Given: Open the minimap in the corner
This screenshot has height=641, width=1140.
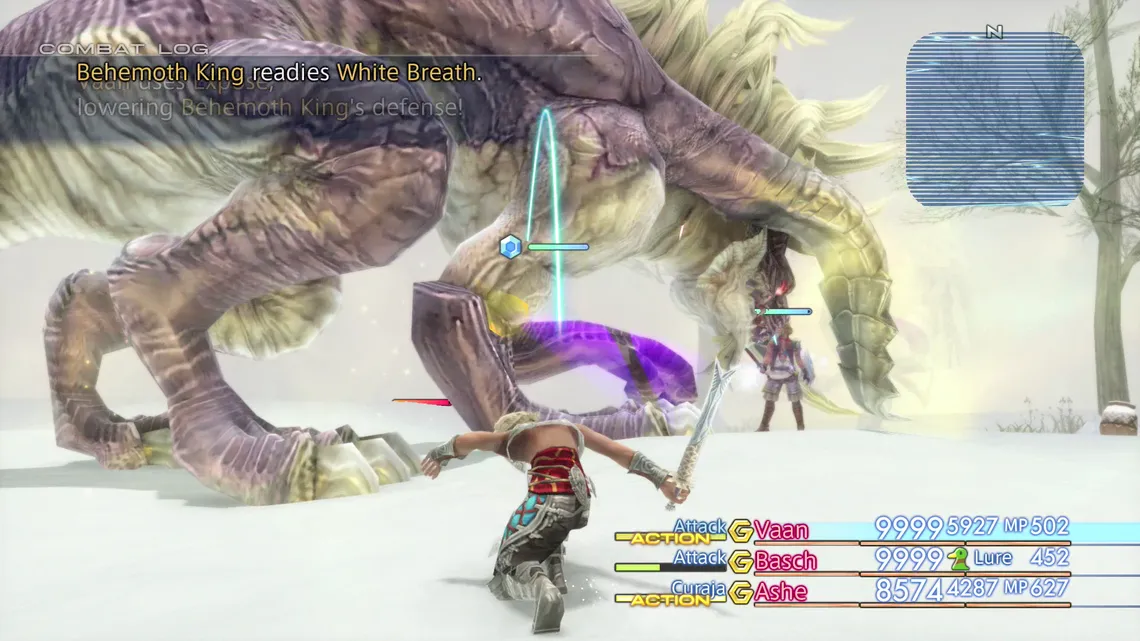Looking at the screenshot, I should pyautogui.click(x=994, y=119).
